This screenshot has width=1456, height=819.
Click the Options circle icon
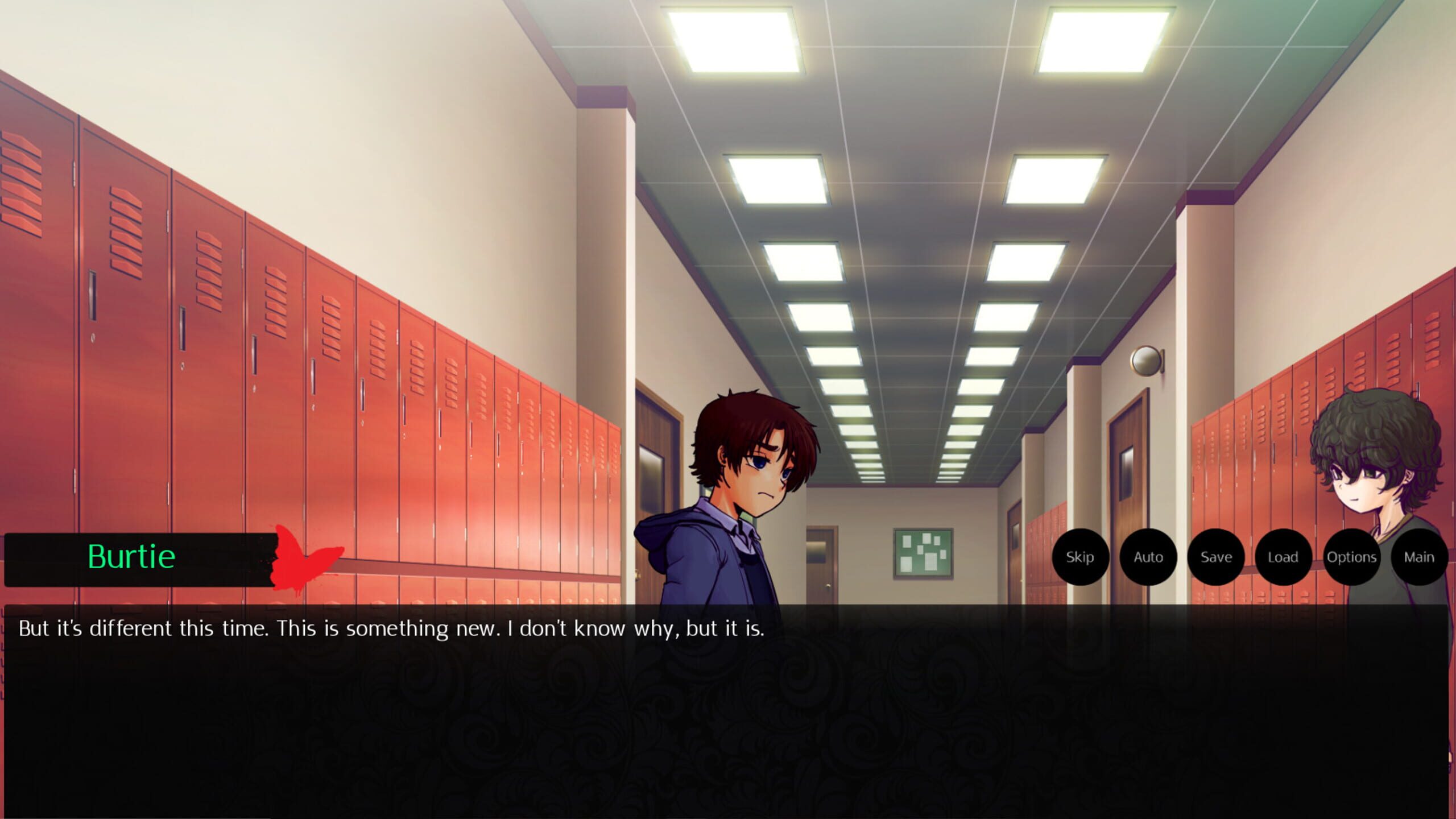tap(1352, 557)
